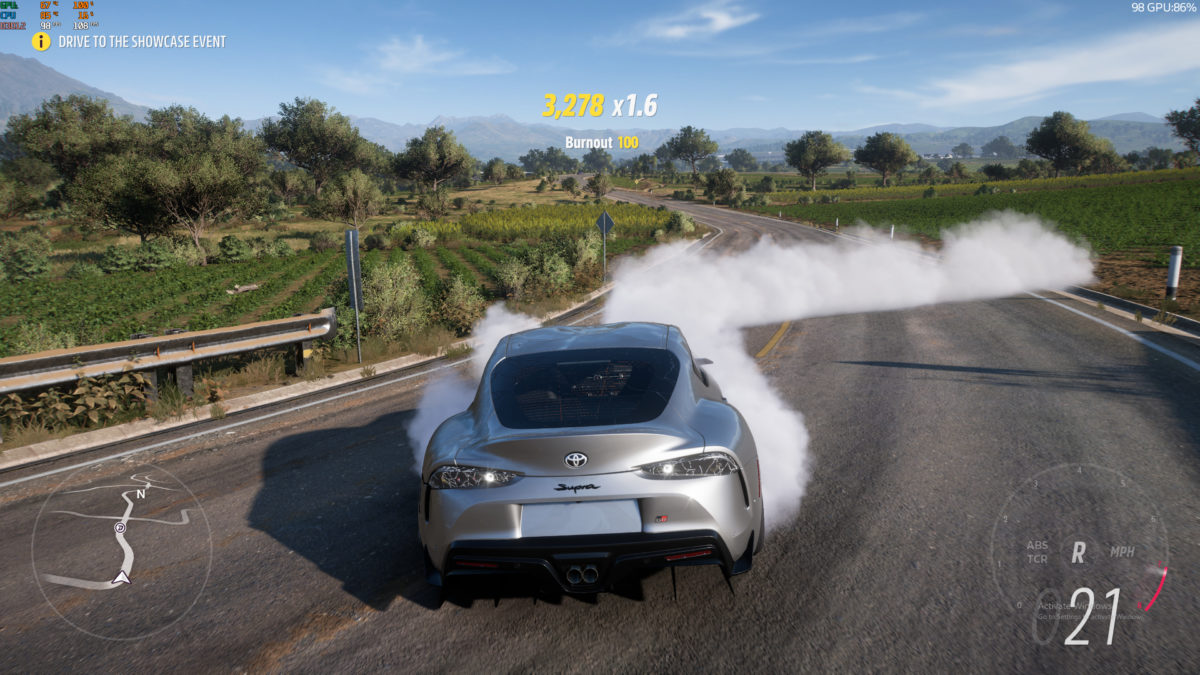This screenshot has width=1200, height=675.
Task: Open the circular minimap
Action: (x=121, y=549)
